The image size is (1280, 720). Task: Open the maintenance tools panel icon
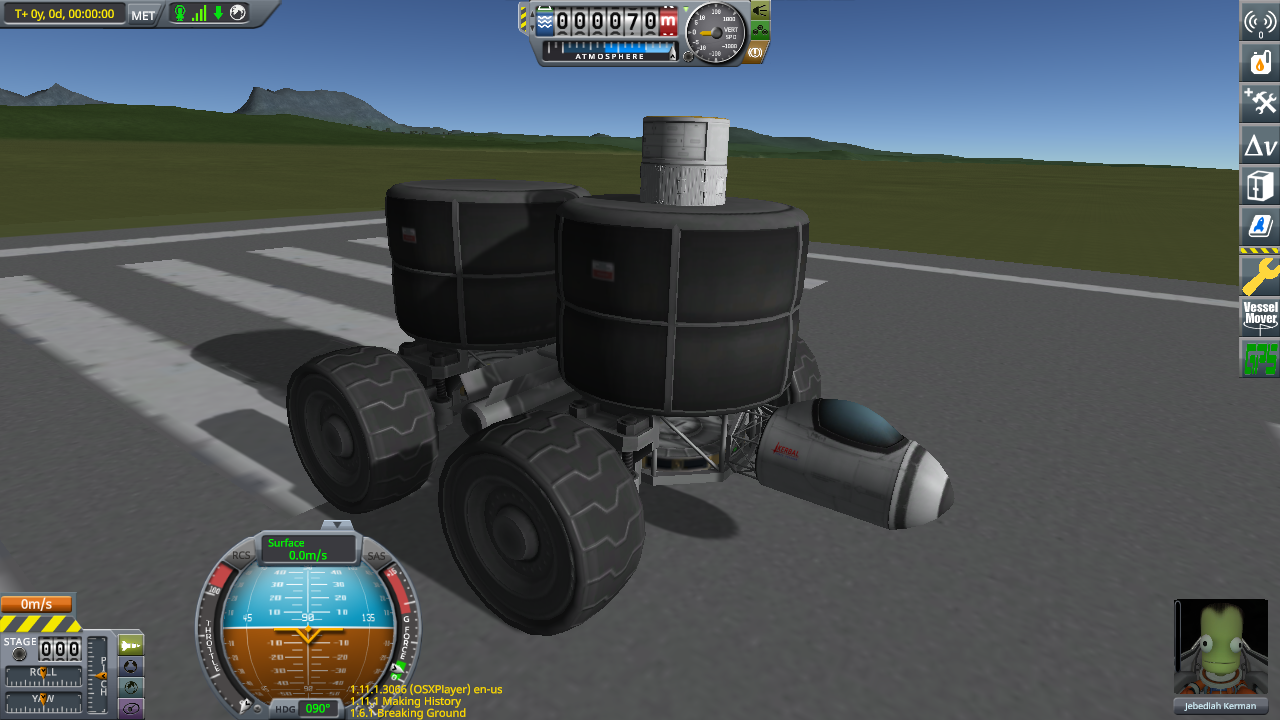(1259, 102)
